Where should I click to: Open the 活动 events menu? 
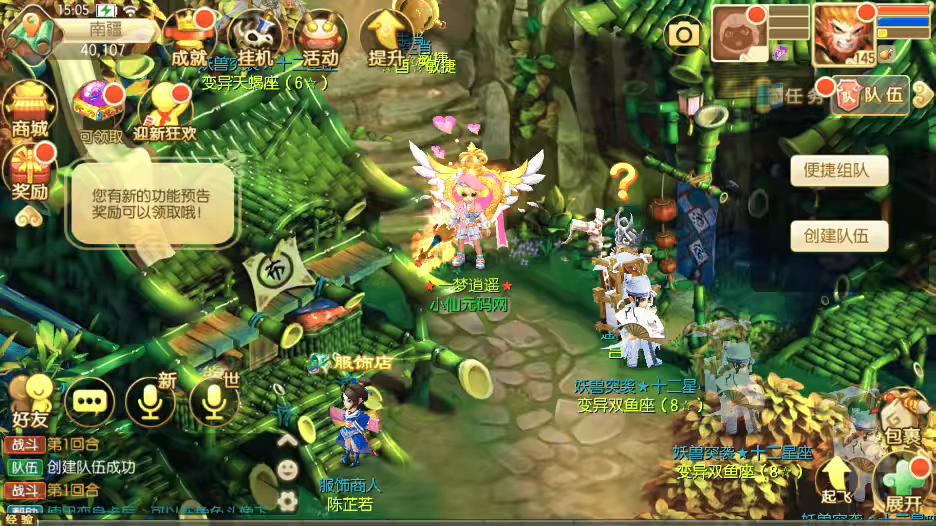(320, 40)
